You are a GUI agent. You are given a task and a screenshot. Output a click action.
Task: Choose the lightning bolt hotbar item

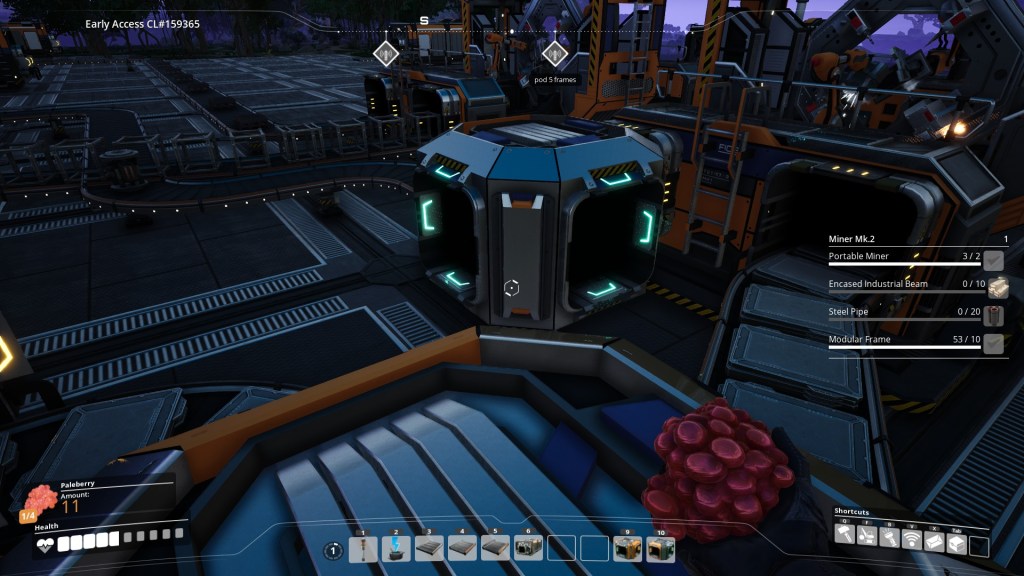coord(396,548)
